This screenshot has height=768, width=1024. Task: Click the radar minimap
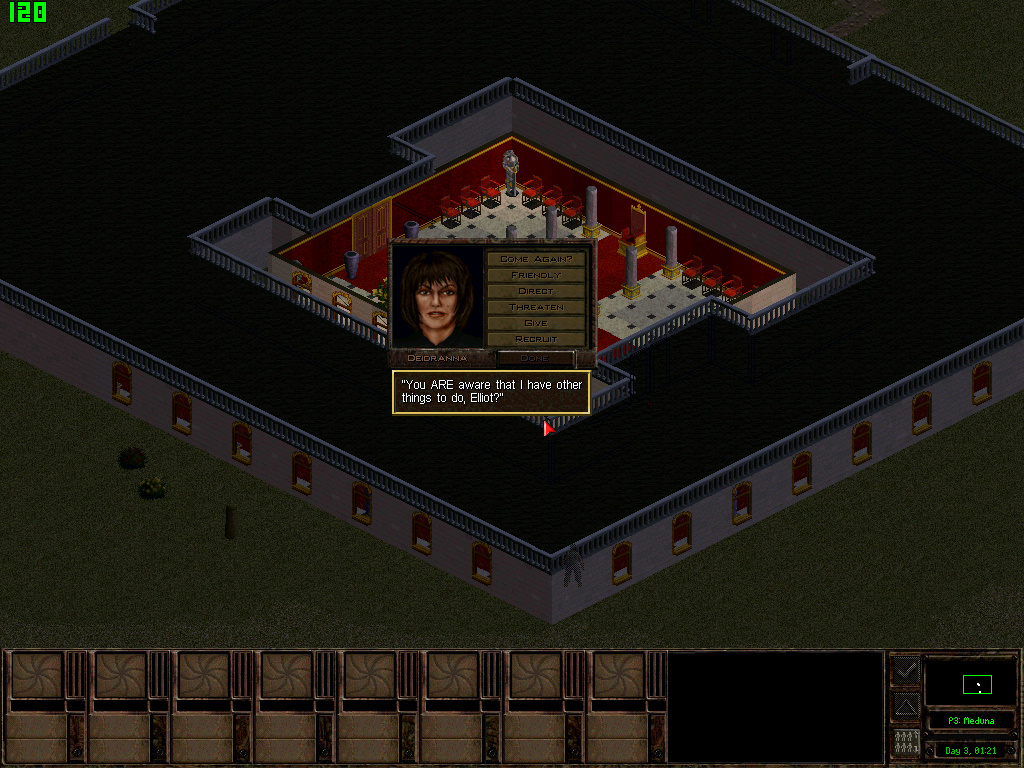(970, 681)
